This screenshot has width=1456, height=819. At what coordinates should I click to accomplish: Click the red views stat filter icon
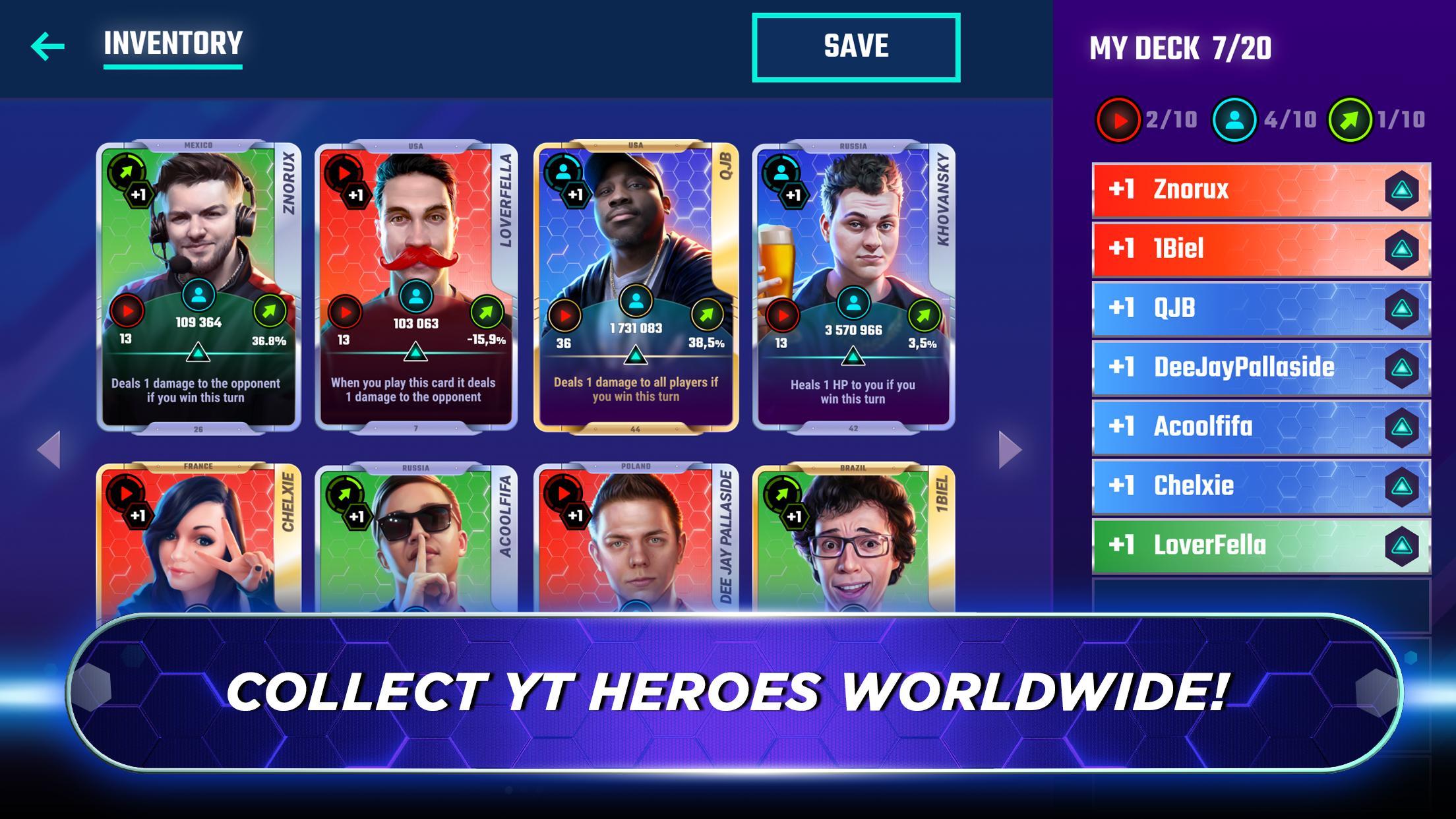(x=1120, y=120)
